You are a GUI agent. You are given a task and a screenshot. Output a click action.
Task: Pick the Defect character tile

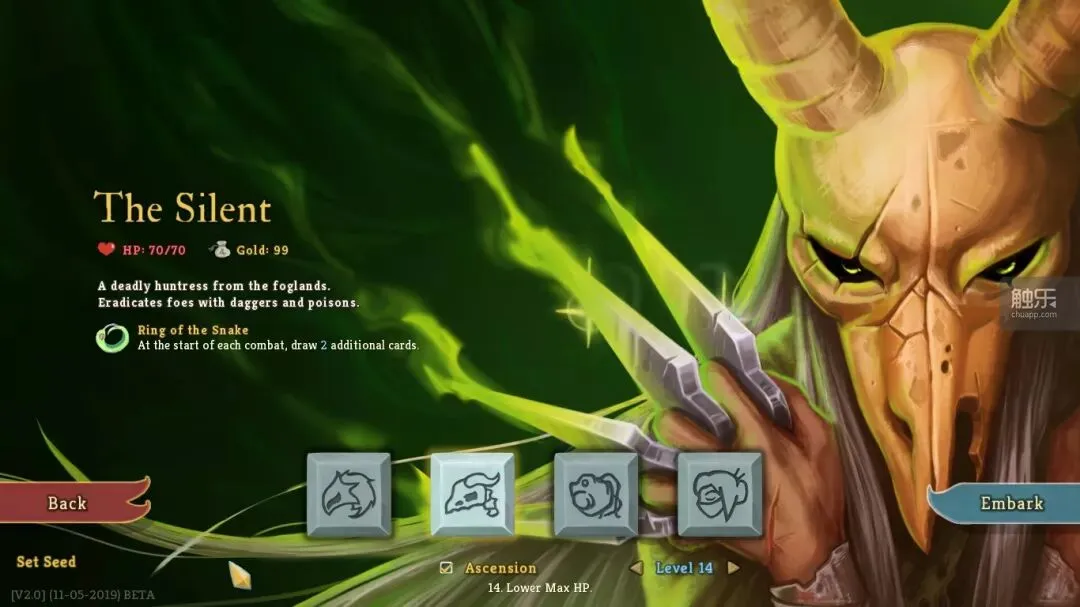point(596,494)
